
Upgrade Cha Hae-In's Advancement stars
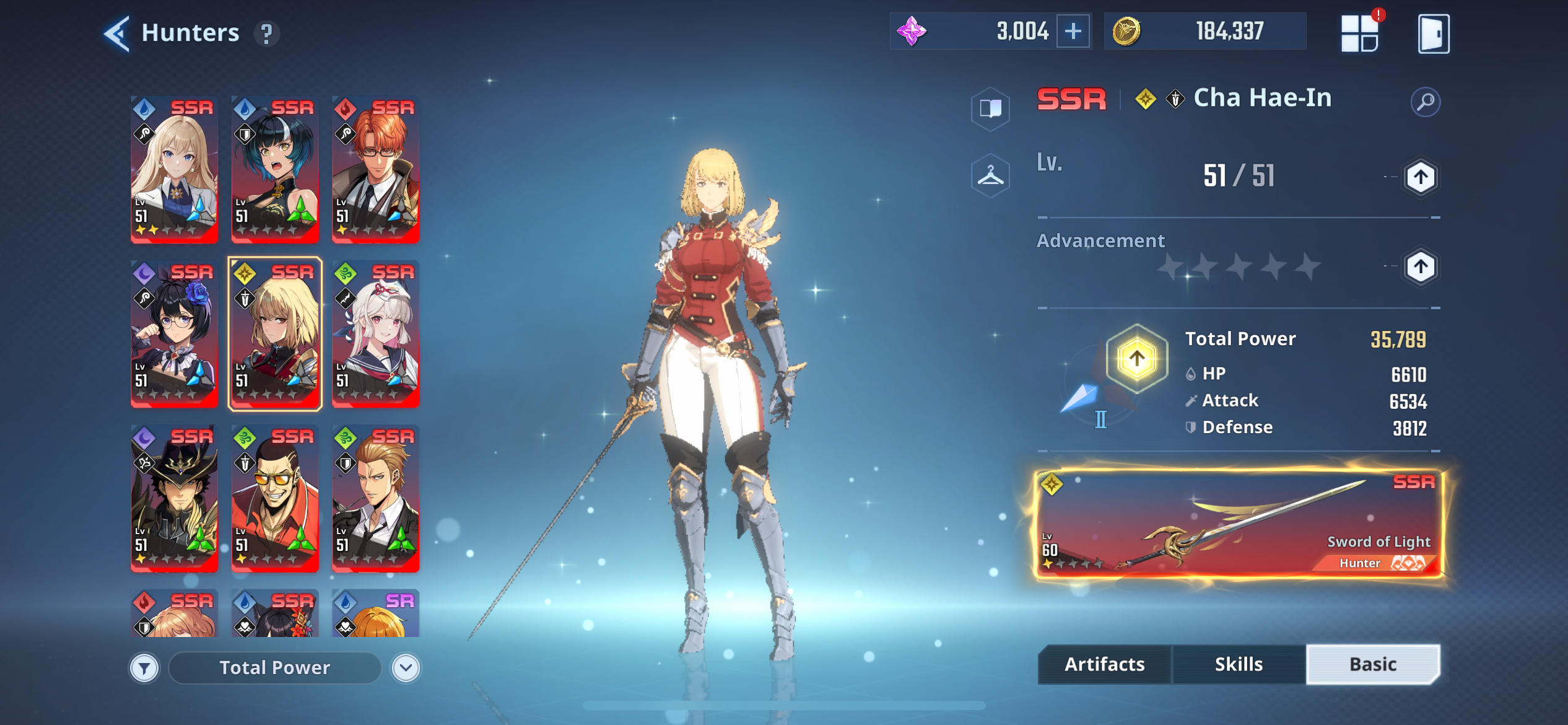coord(1420,268)
